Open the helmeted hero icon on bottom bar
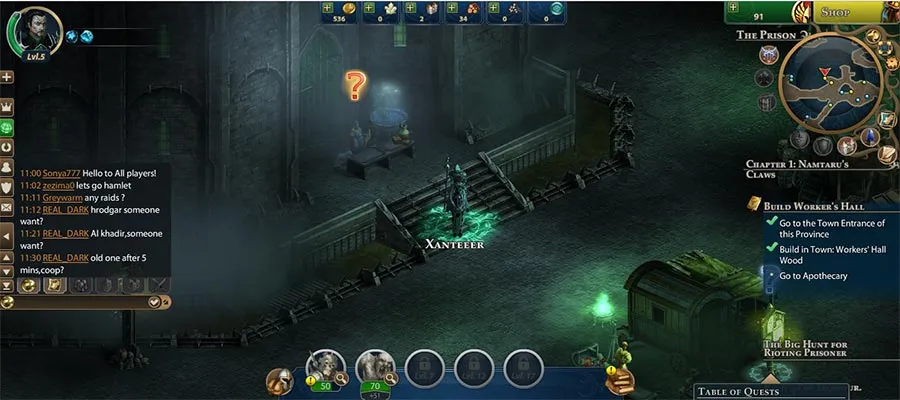Viewport: 900px width, 400px height. click(281, 381)
